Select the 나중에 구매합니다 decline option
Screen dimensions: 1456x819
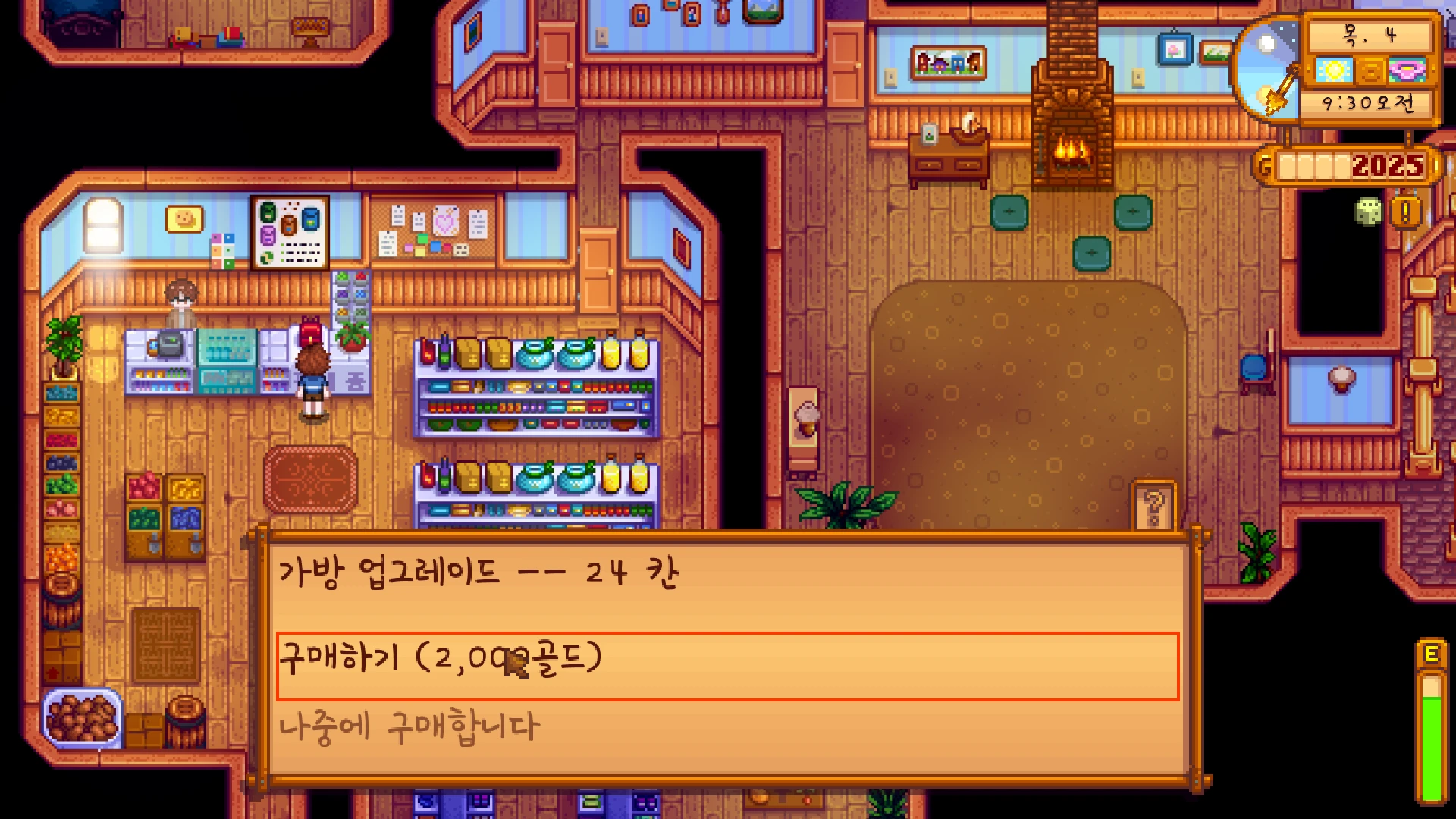coord(409,726)
